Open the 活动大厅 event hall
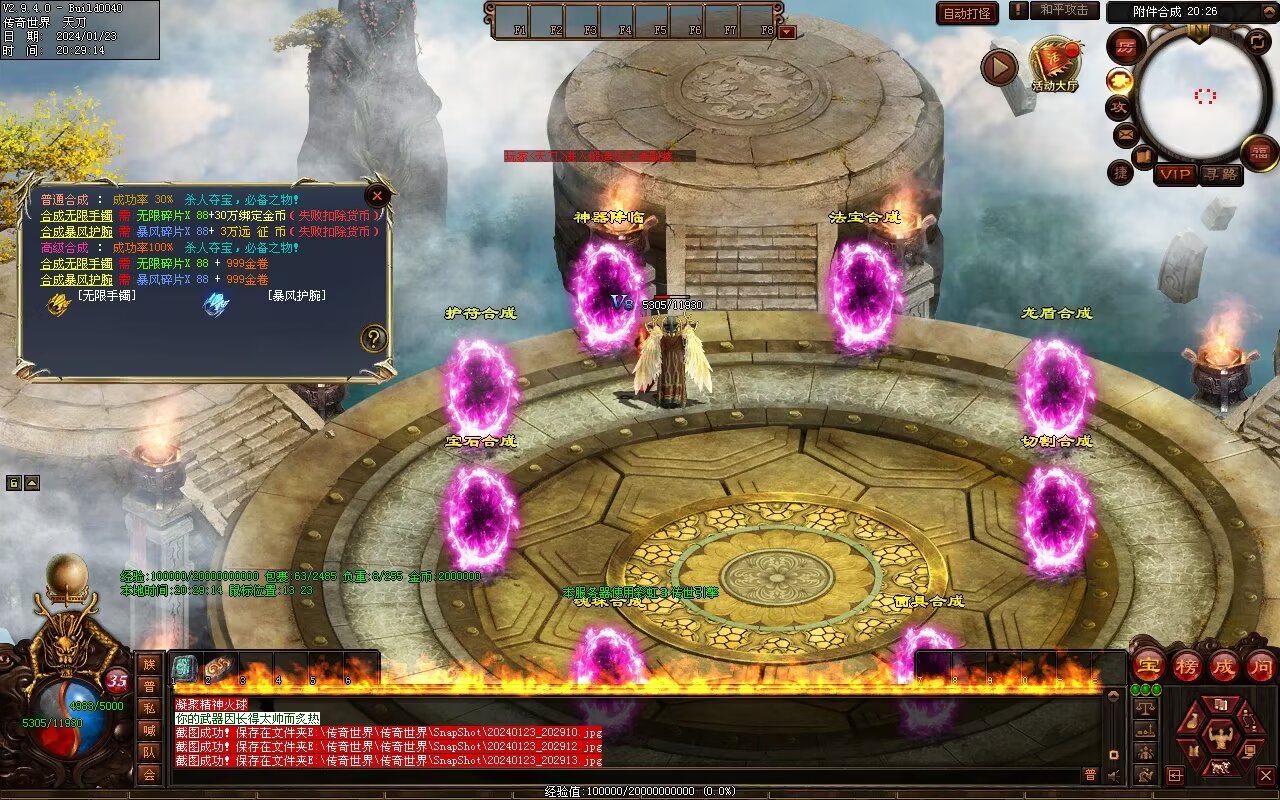 (1054, 63)
